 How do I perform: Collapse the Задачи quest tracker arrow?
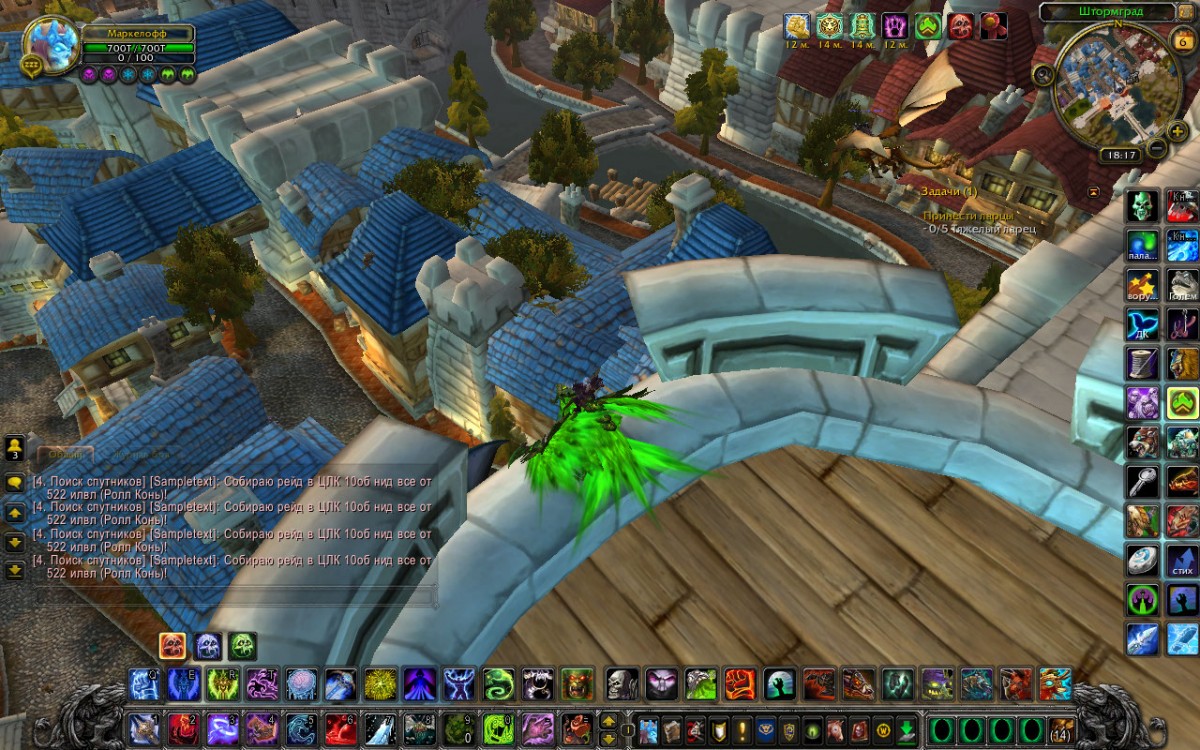(x=1095, y=190)
